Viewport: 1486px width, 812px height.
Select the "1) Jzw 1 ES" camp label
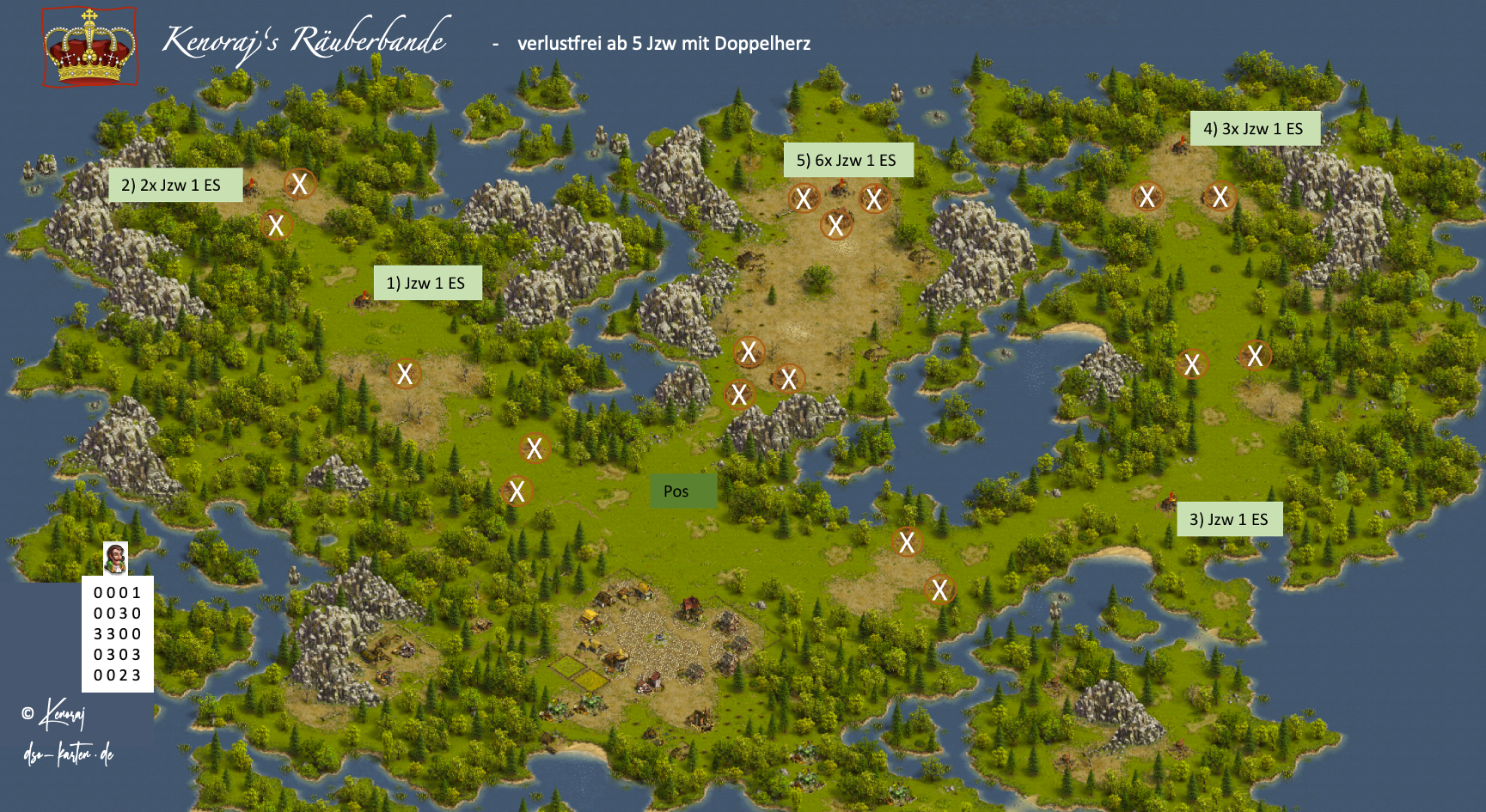[426, 283]
